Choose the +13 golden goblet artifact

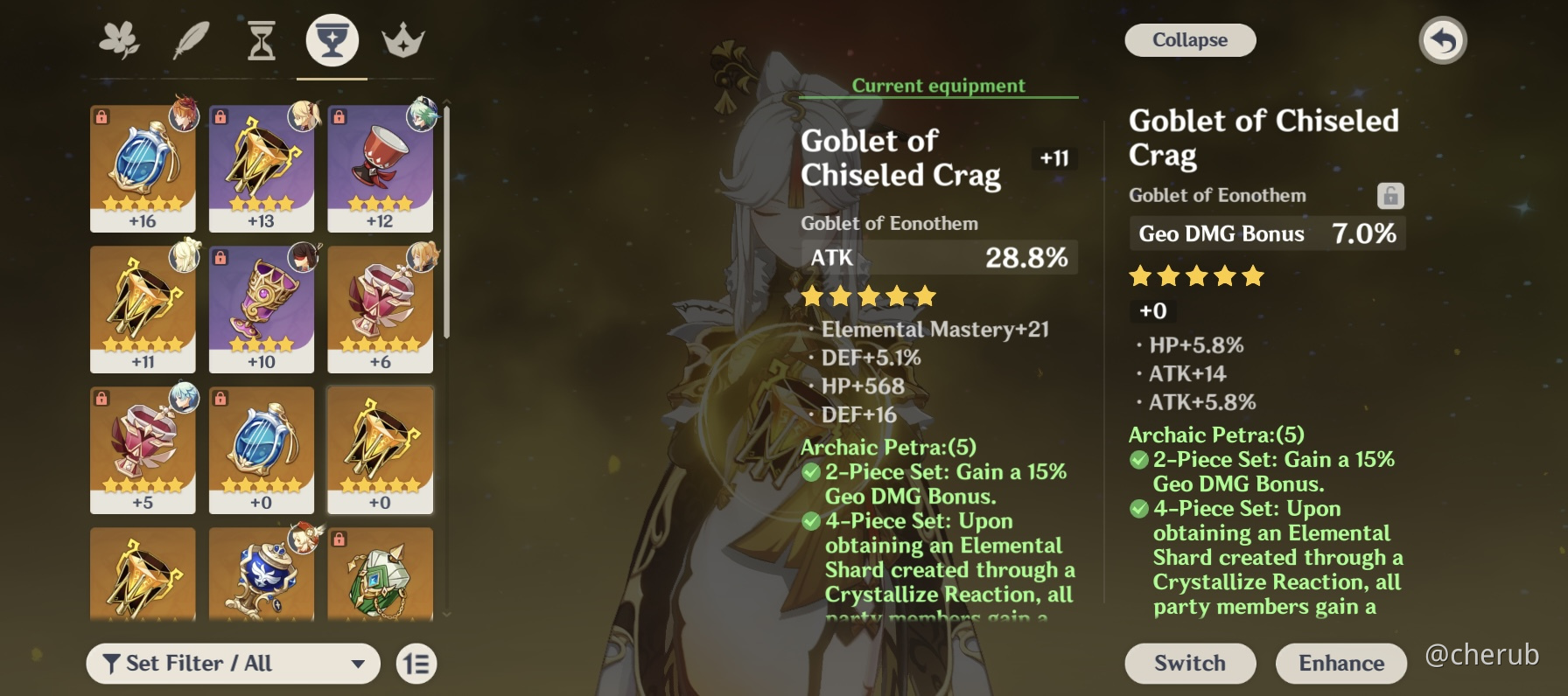click(x=261, y=168)
